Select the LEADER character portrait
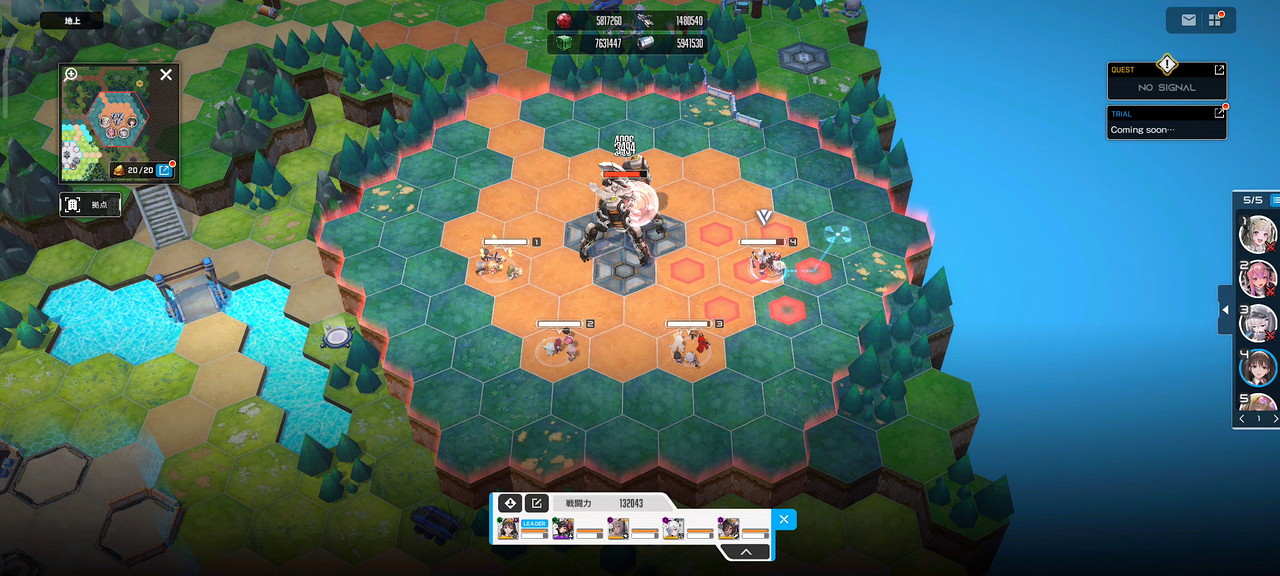The width and height of the screenshot is (1280, 576). [508, 529]
